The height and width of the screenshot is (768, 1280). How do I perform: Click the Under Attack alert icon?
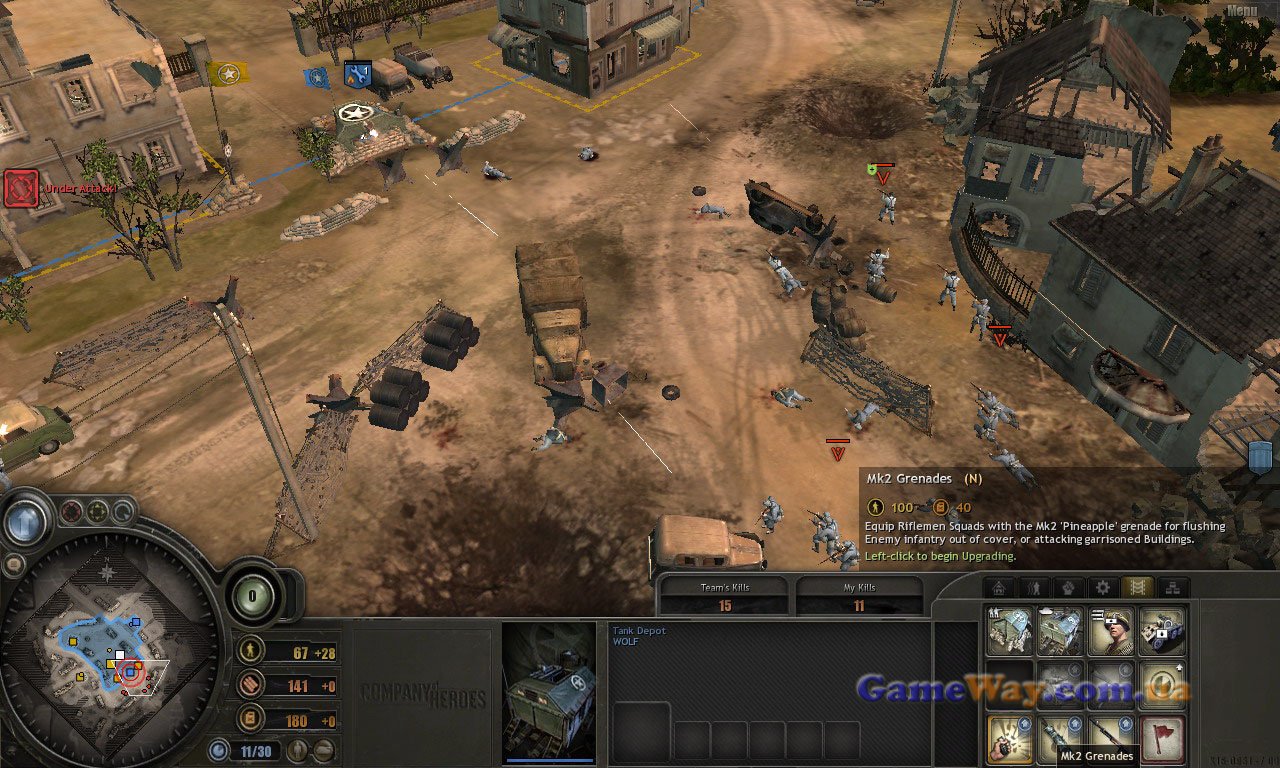point(21,188)
